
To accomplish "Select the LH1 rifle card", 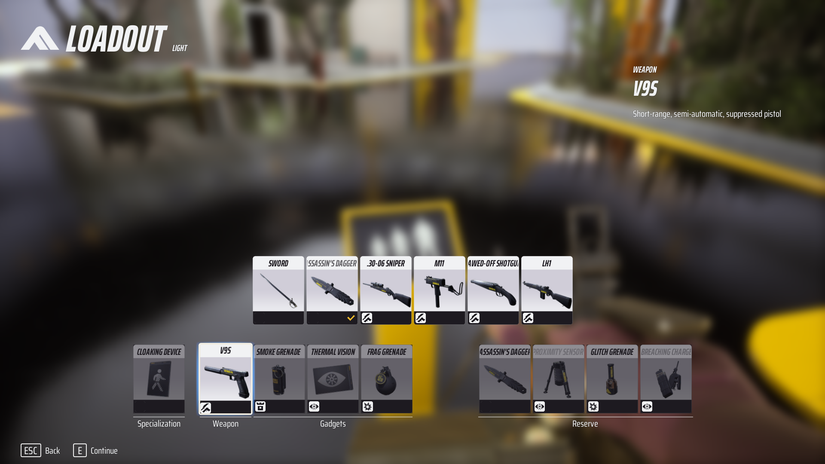I will pyautogui.click(x=547, y=290).
